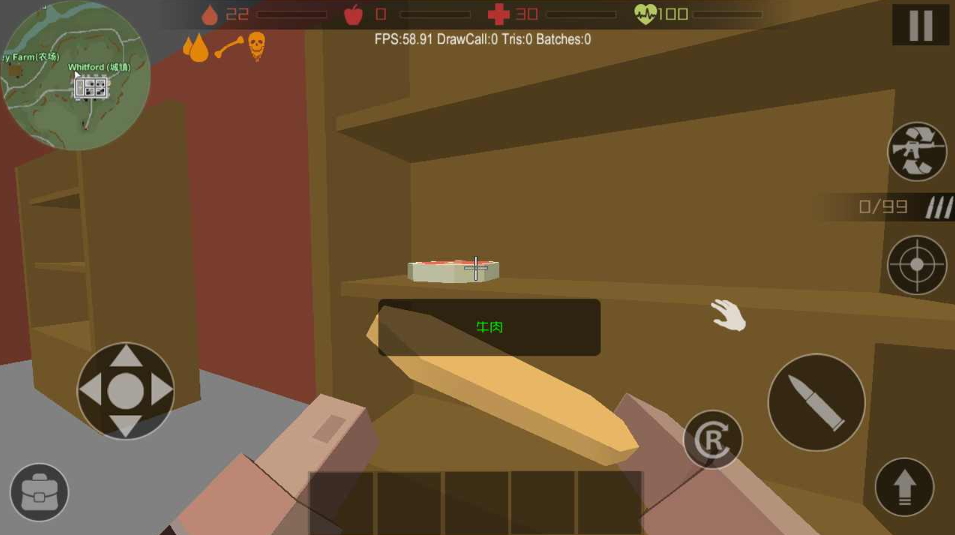Image resolution: width=955 pixels, height=535 pixels.
Task: Pick up item with the hand icon
Action: click(x=729, y=315)
